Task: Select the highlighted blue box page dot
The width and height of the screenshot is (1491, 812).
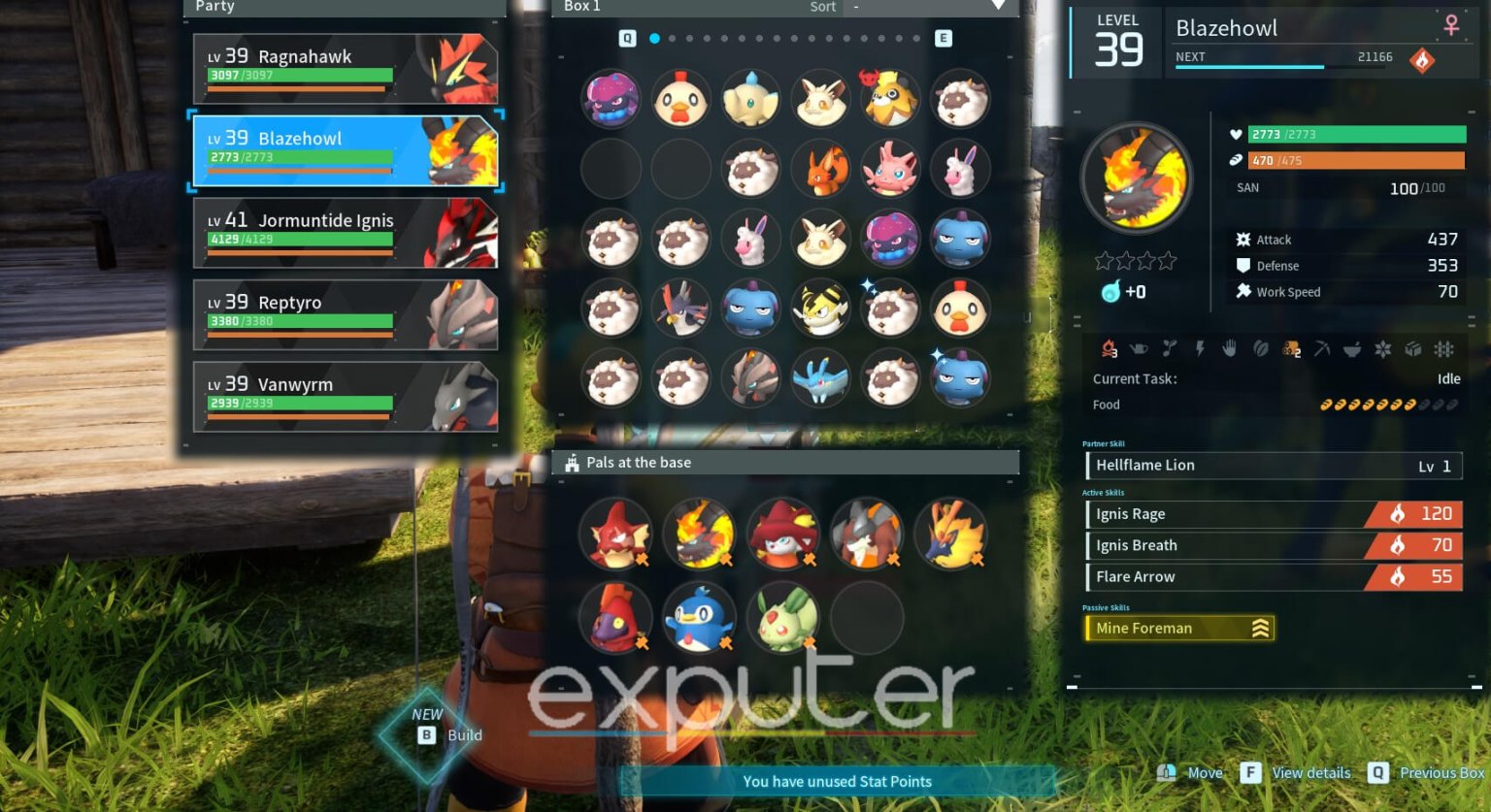Action: 653,40
